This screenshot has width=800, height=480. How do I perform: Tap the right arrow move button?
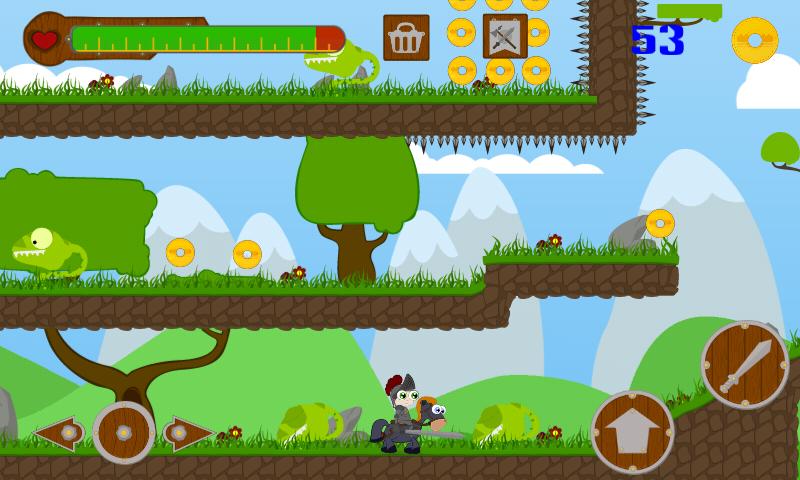187,433
